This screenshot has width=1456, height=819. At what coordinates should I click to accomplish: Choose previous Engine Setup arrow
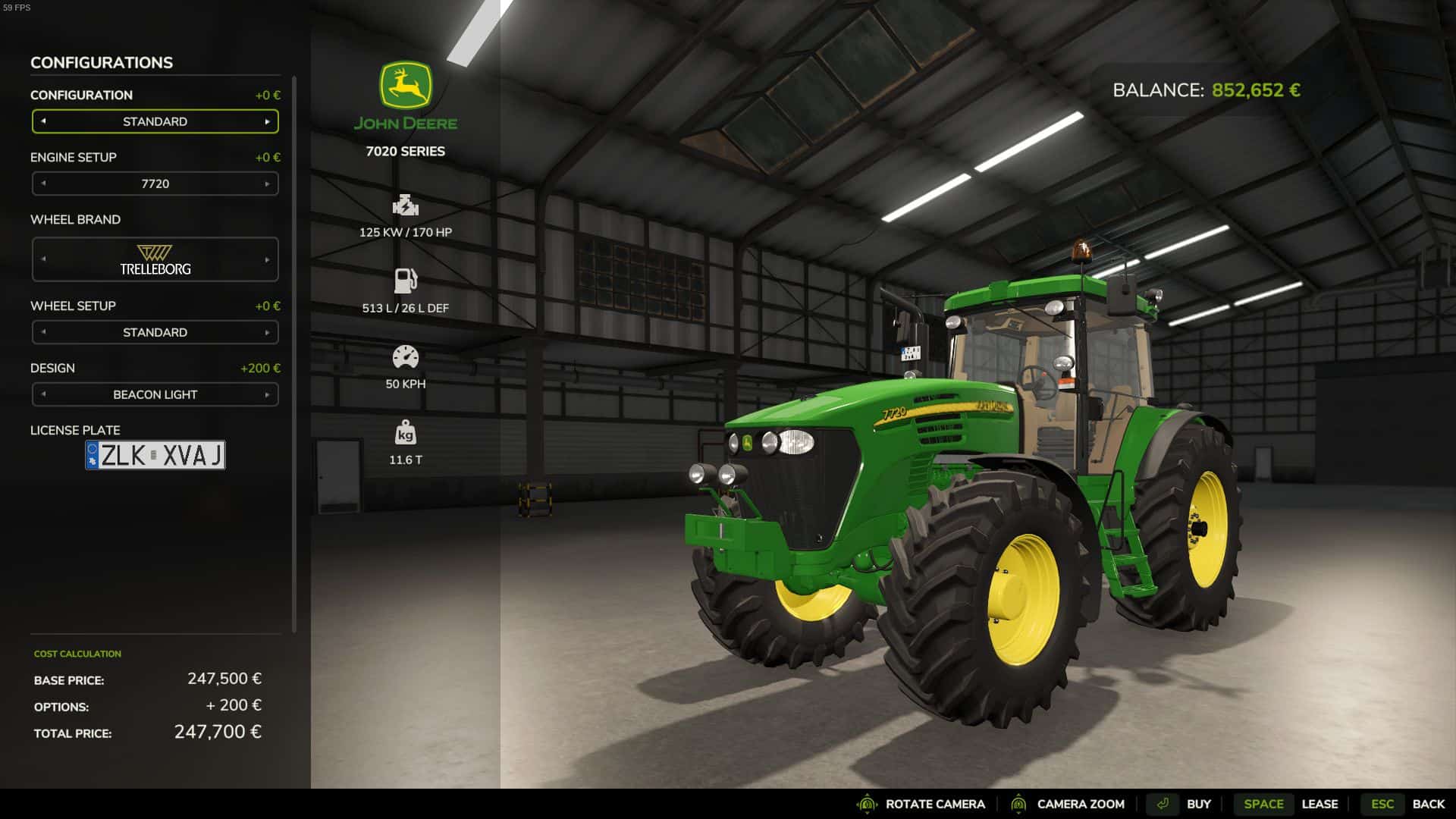coord(43,184)
